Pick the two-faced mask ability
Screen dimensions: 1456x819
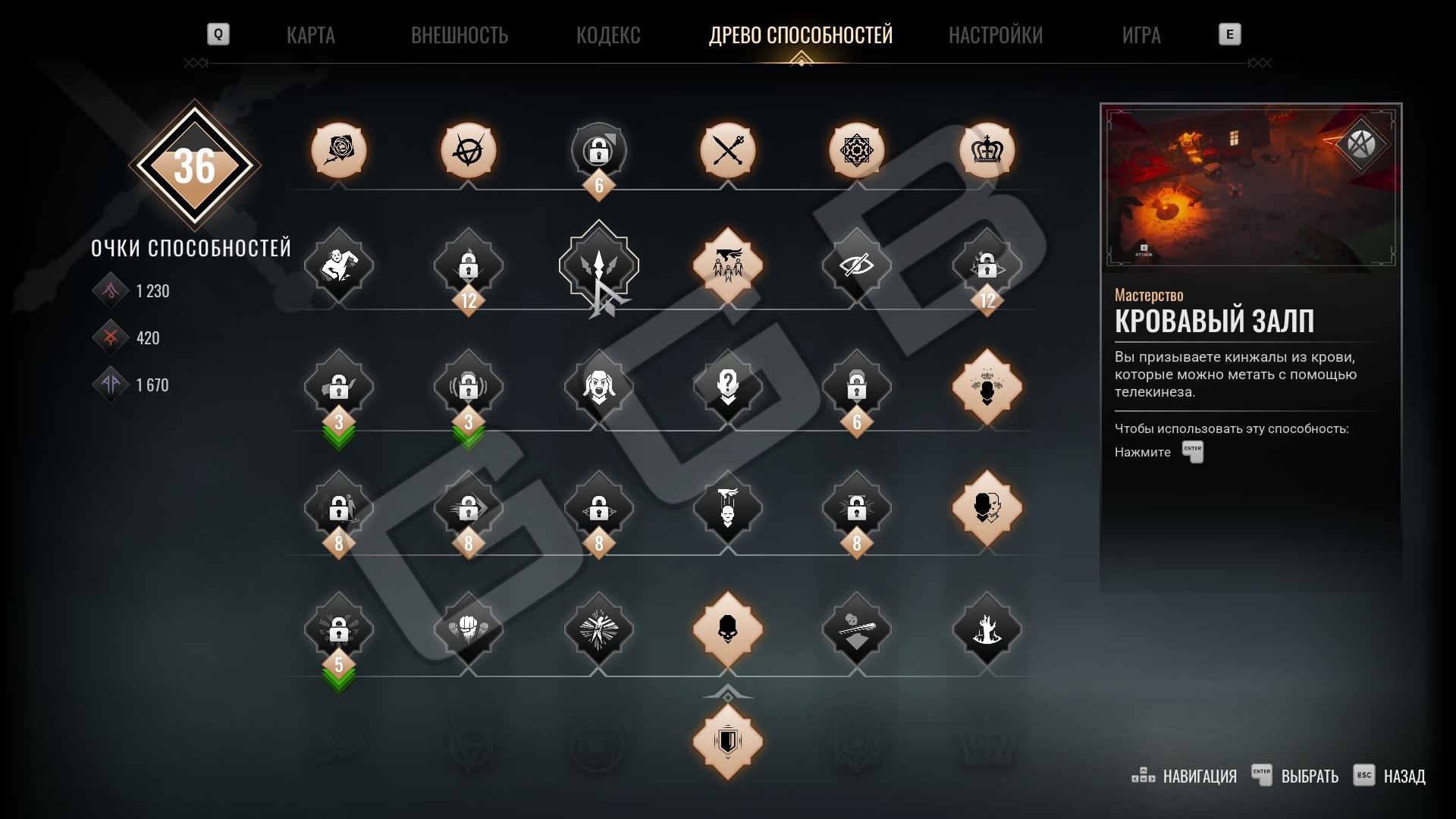click(x=987, y=508)
